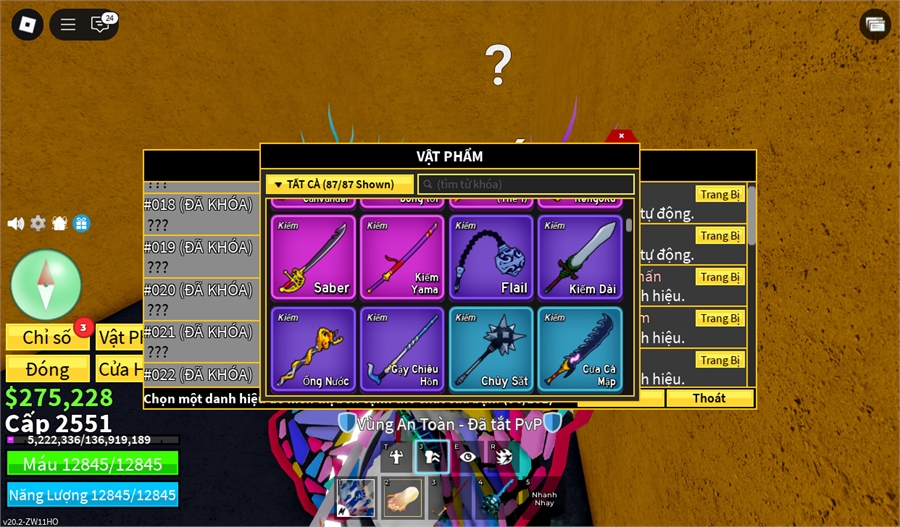The image size is (900, 527).
Task: Toggle sound with the speaker icon
Action: pos(16,223)
